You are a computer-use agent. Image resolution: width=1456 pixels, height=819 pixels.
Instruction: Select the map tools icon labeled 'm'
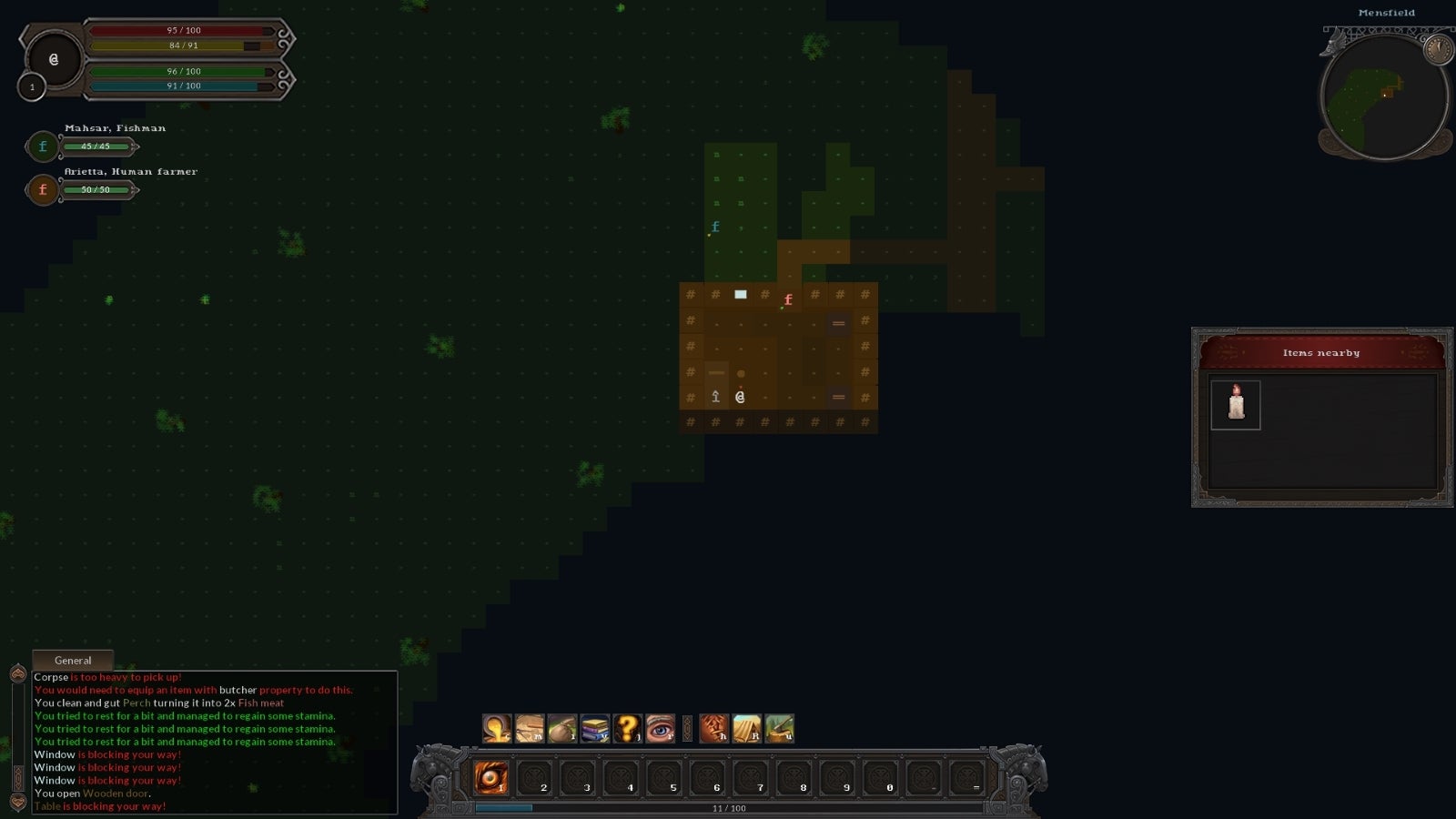(x=531, y=728)
